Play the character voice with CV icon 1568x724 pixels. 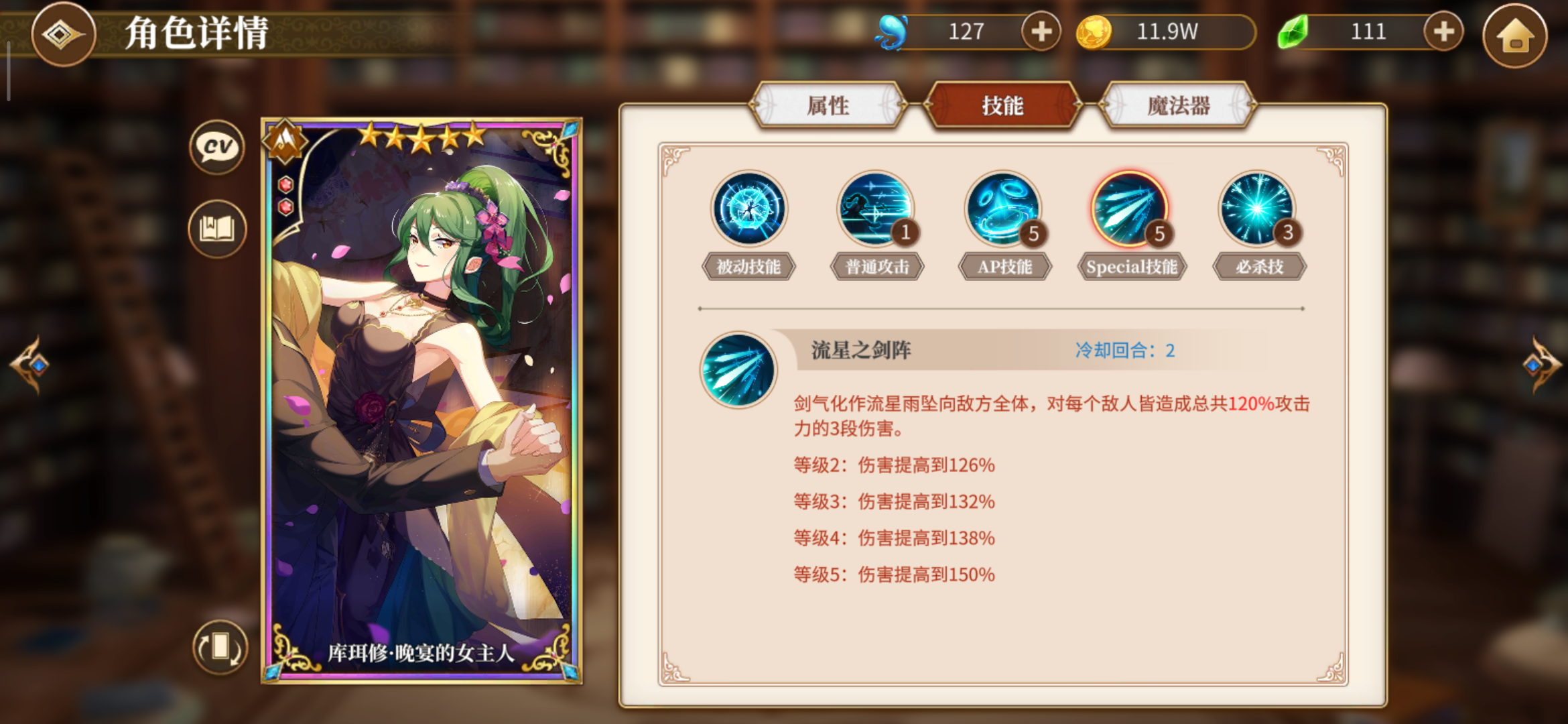pyautogui.click(x=216, y=148)
